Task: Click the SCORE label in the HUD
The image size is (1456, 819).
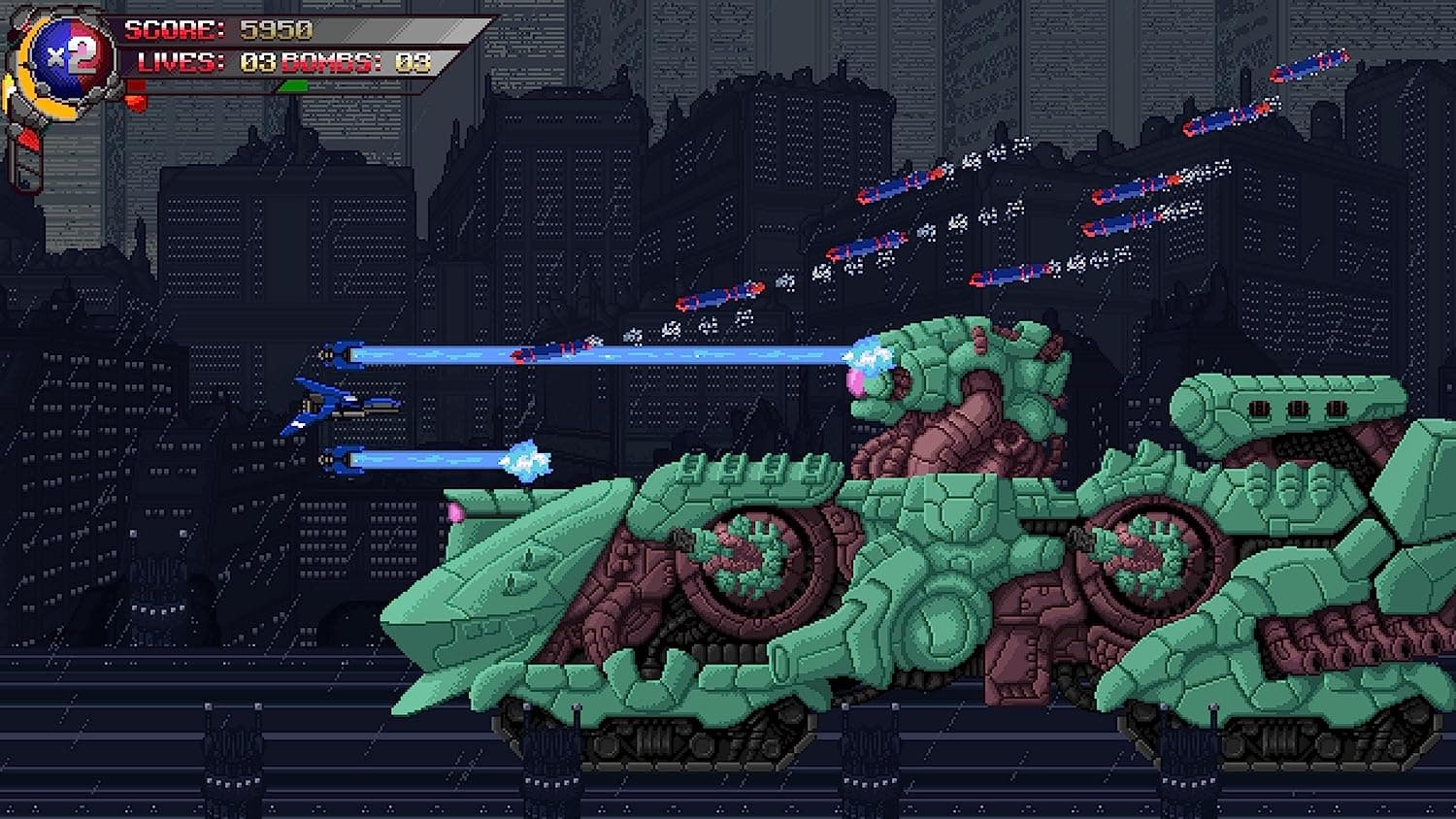Action: (x=173, y=29)
